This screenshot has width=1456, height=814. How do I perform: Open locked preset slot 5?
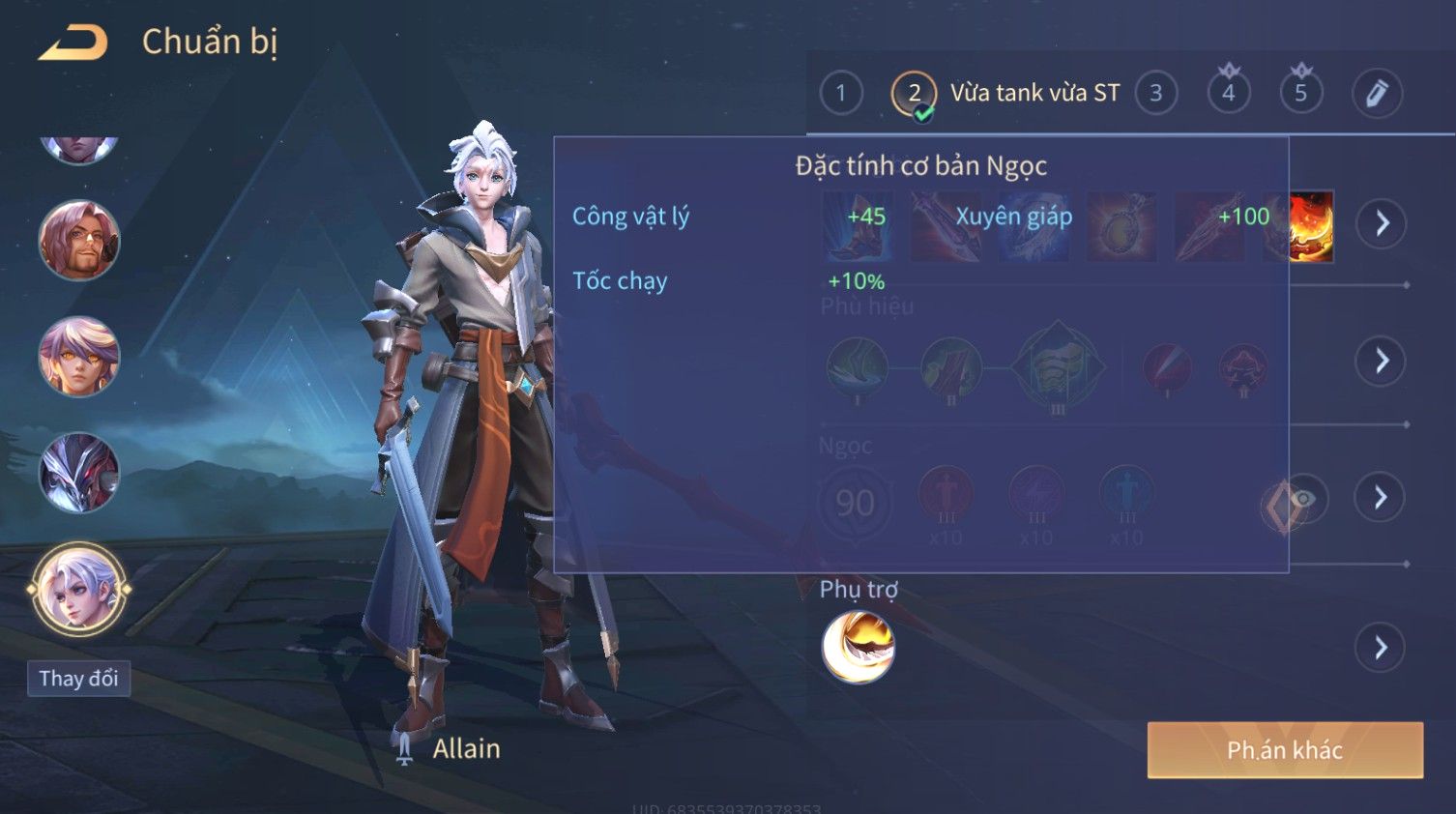[x=1300, y=93]
